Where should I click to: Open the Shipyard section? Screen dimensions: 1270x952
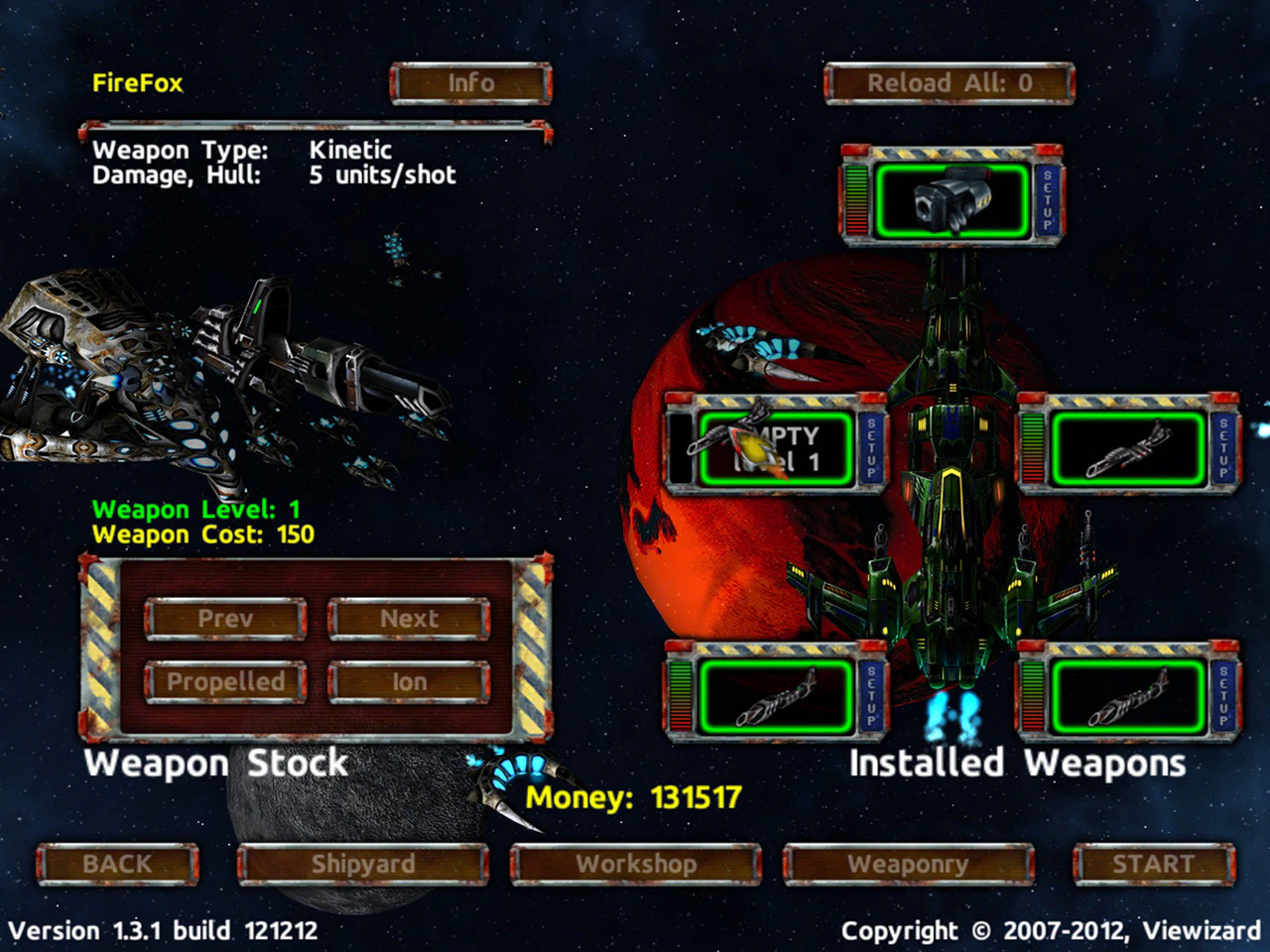[363, 864]
